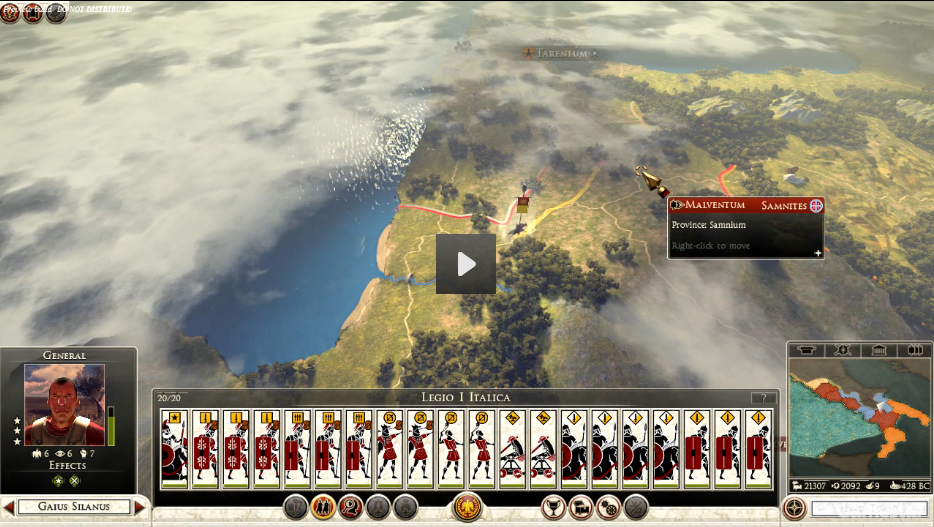Image resolution: width=934 pixels, height=527 pixels.
Task: Play the video with the center play button
Action: 465,264
